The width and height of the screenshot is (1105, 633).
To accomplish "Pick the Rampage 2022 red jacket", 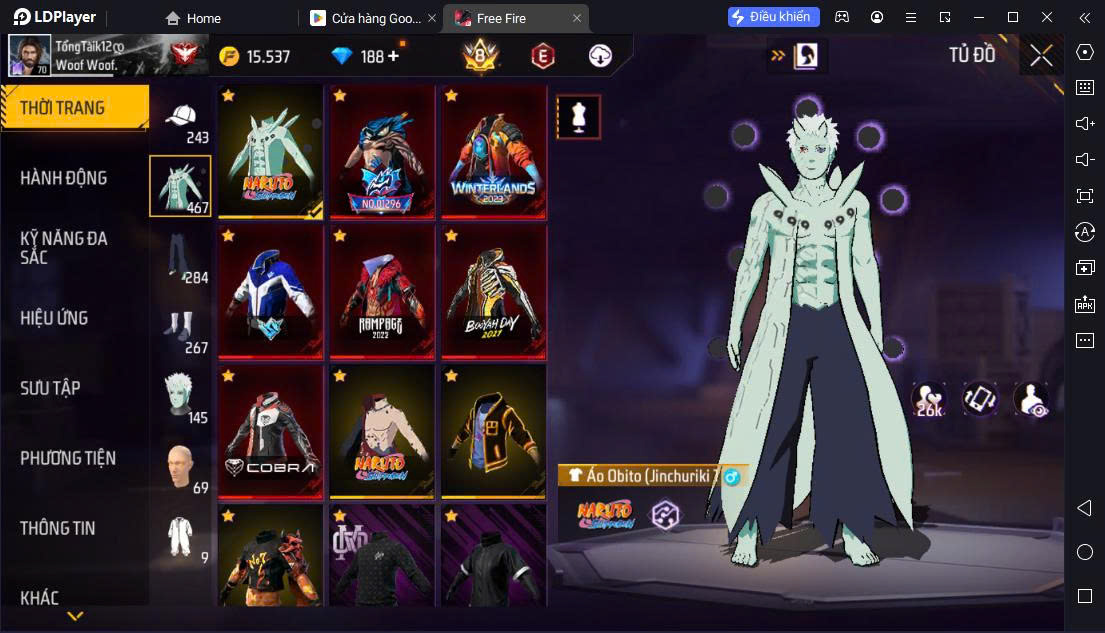I will 382,291.
